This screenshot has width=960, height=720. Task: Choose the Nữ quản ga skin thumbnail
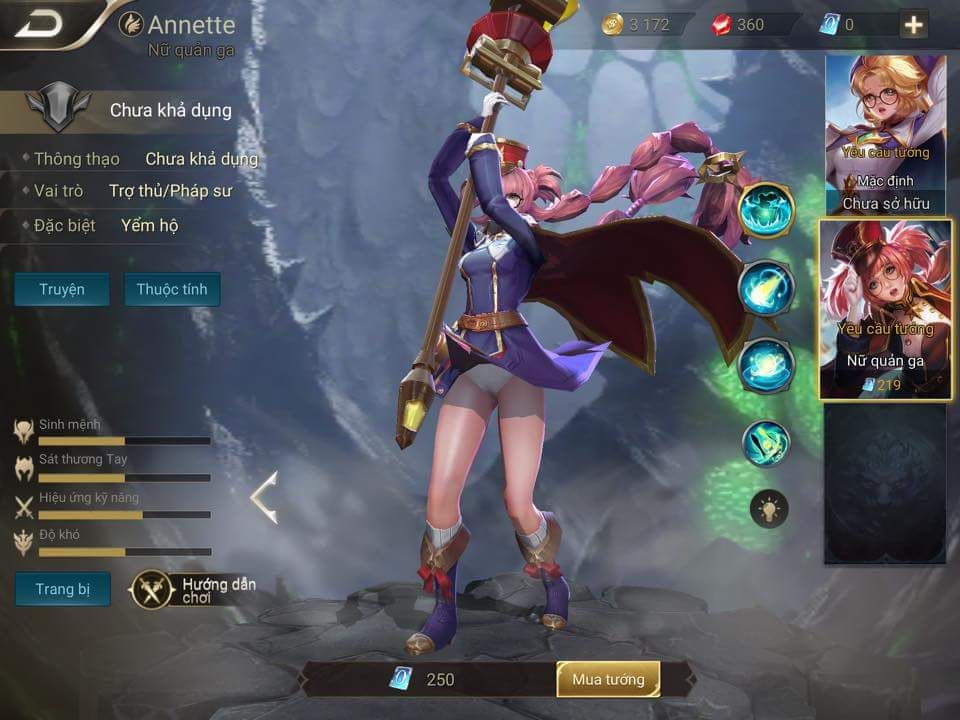[x=886, y=310]
